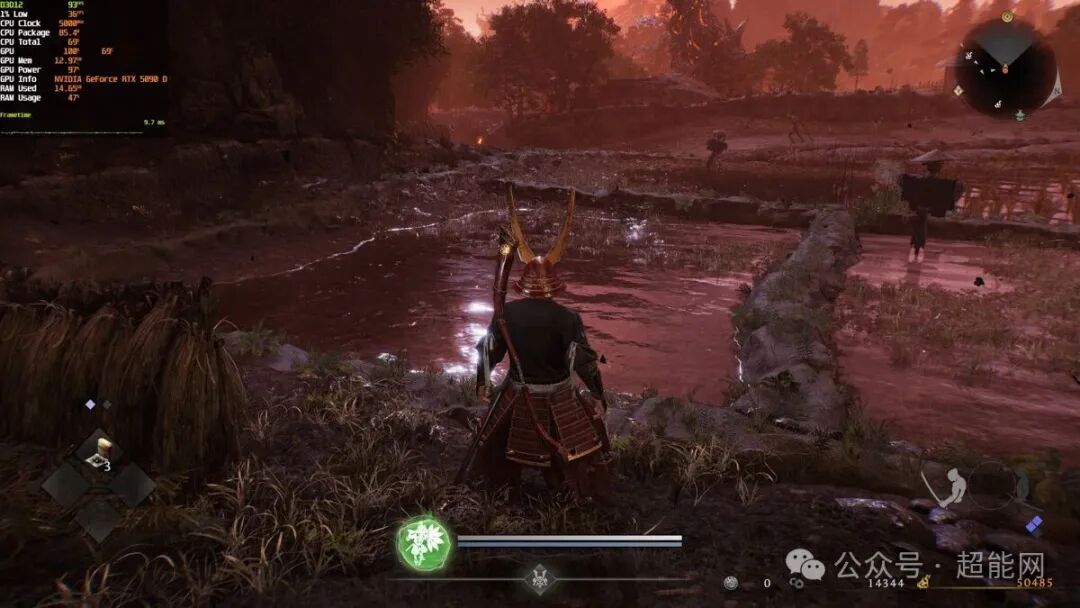Open the circular minimap
This screenshot has height=608, width=1080.
pyautogui.click(x=1004, y=68)
